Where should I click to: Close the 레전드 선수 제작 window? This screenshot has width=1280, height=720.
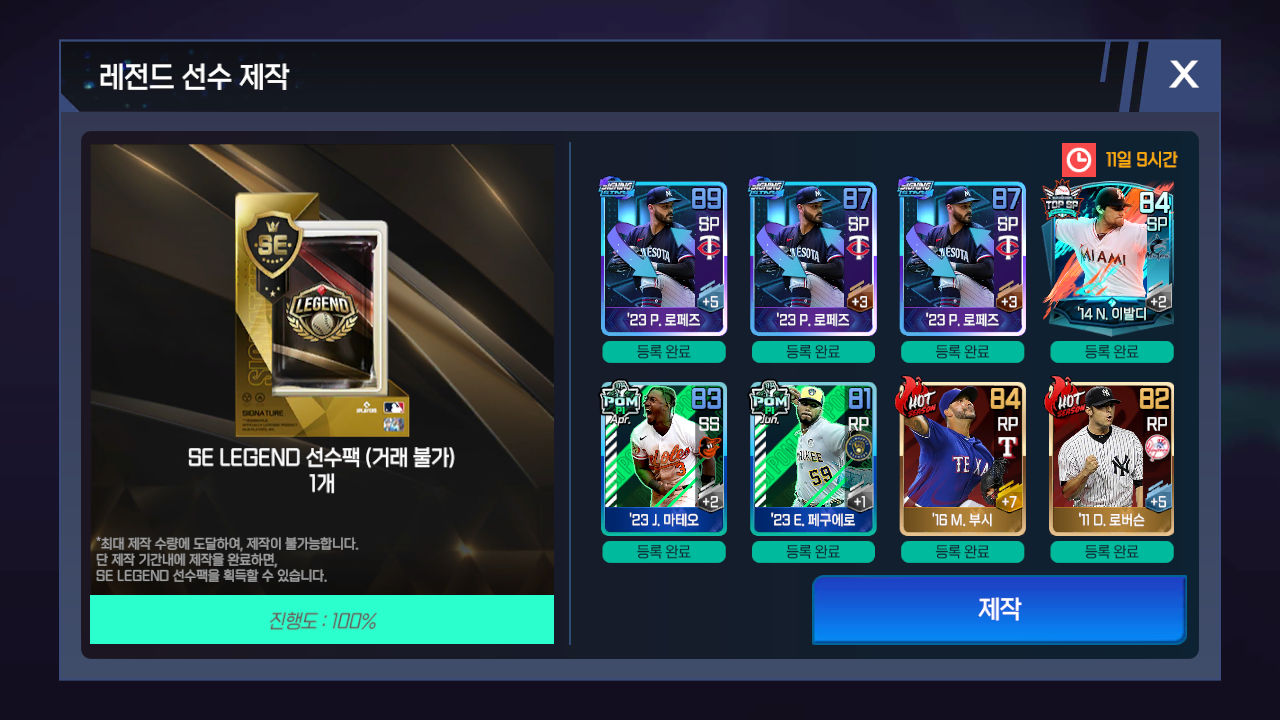1183,75
